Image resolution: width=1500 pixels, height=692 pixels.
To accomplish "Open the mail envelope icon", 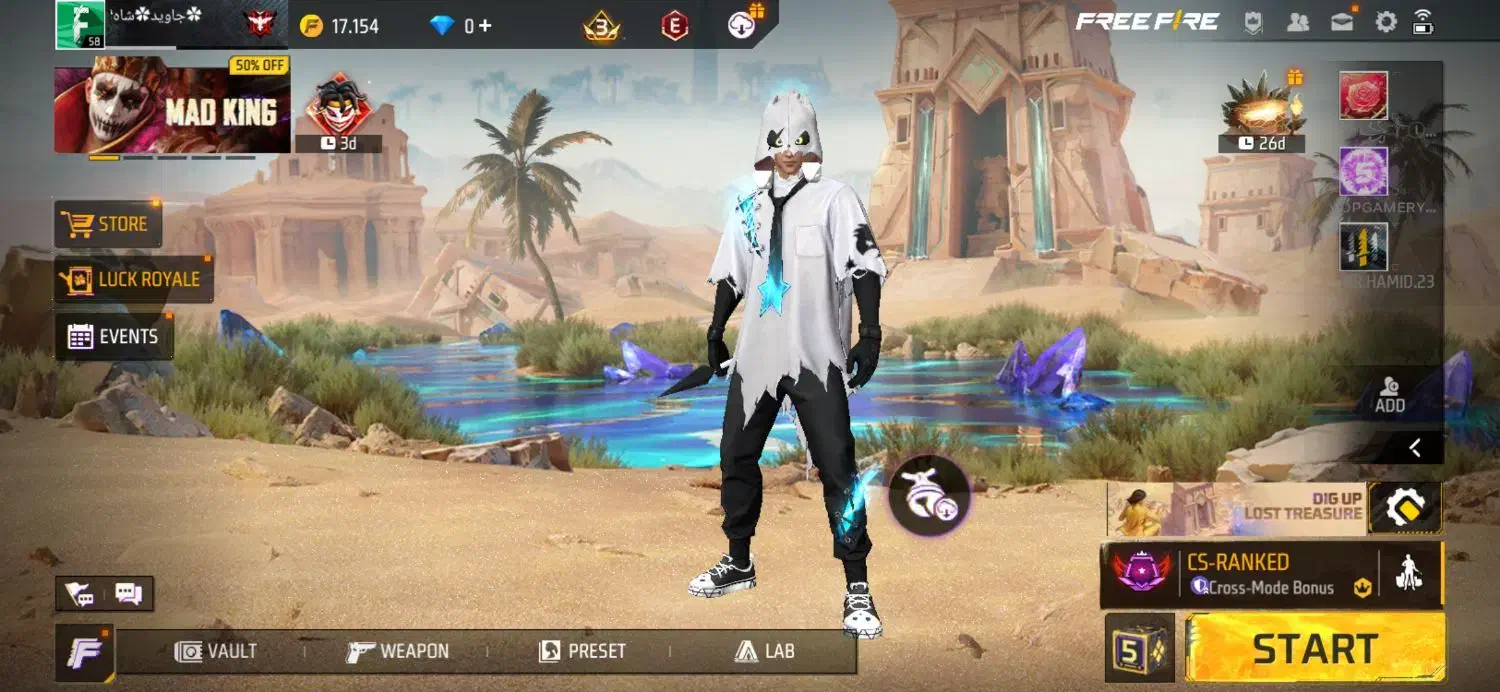I will (x=1342, y=22).
